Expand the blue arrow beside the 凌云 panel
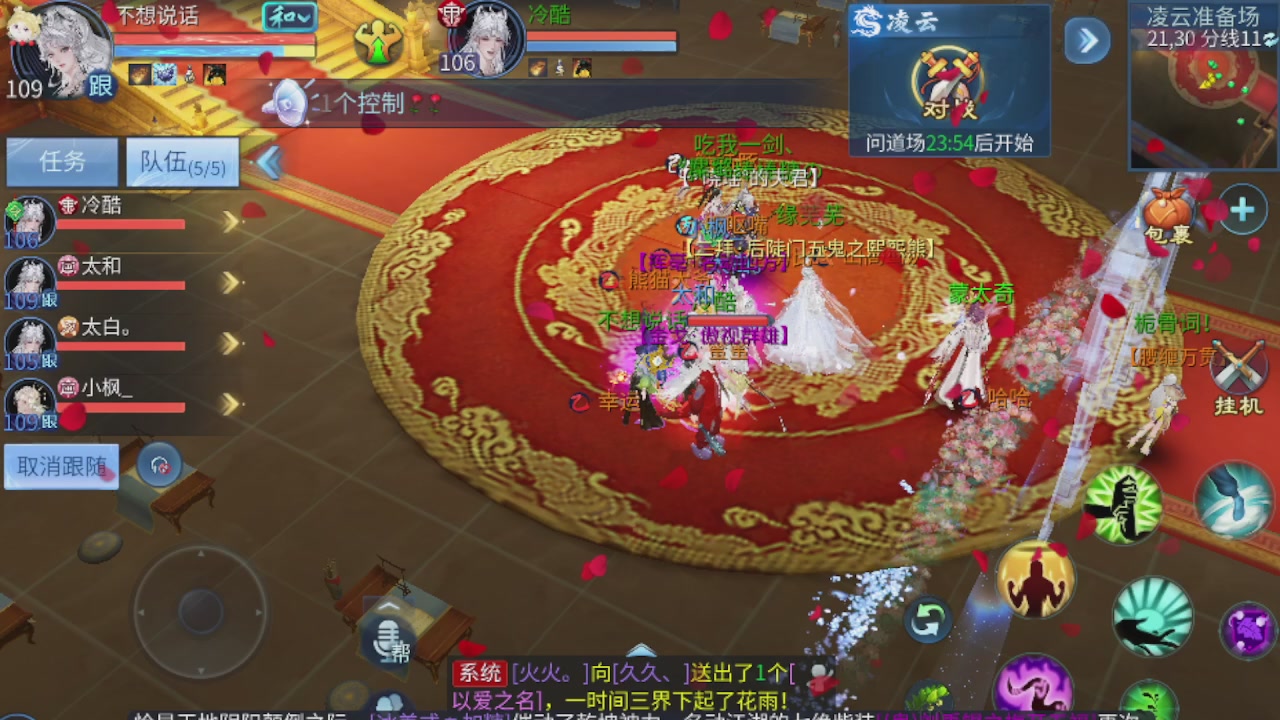Image resolution: width=1280 pixels, height=720 pixels. tap(1086, 42)
